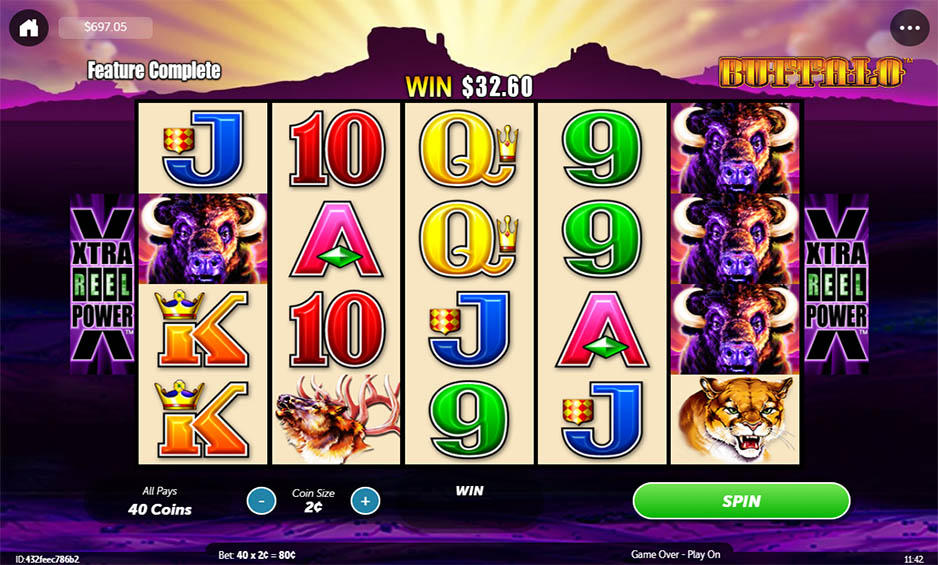938x565 pixels.
Task: Spin the reels with the green SPIN button
Action: pos(741,501)
